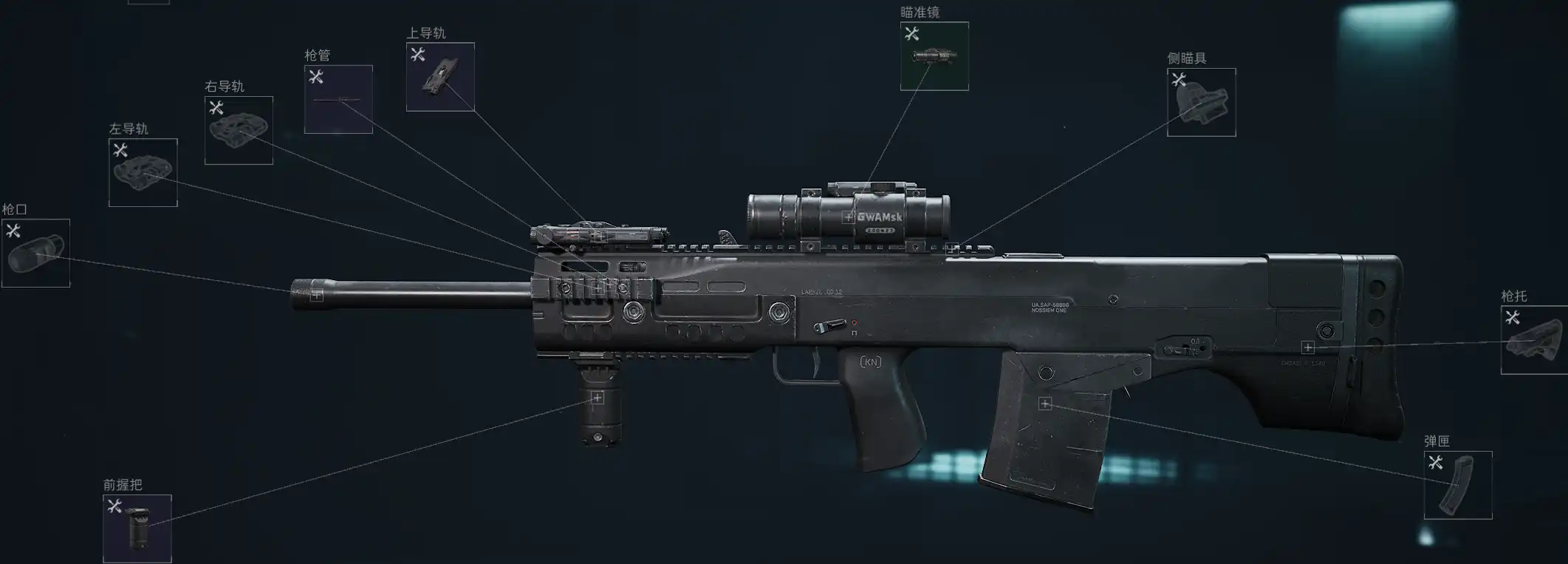
Task: Select the plus marker on the foregrip
Action: point(597,398)
